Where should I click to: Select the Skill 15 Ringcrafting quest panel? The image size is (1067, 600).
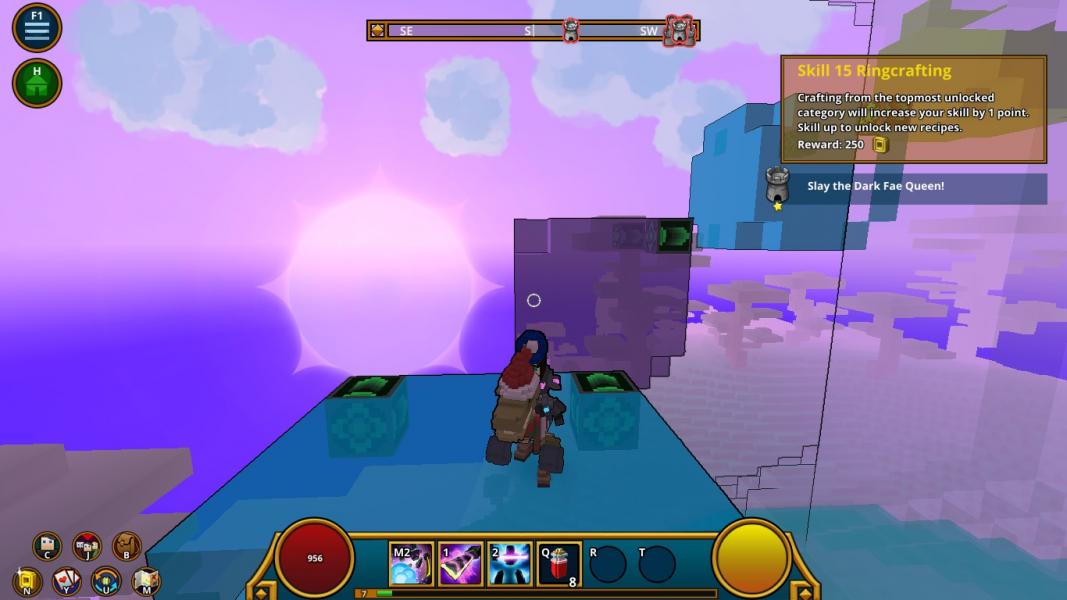coord(913,109)
